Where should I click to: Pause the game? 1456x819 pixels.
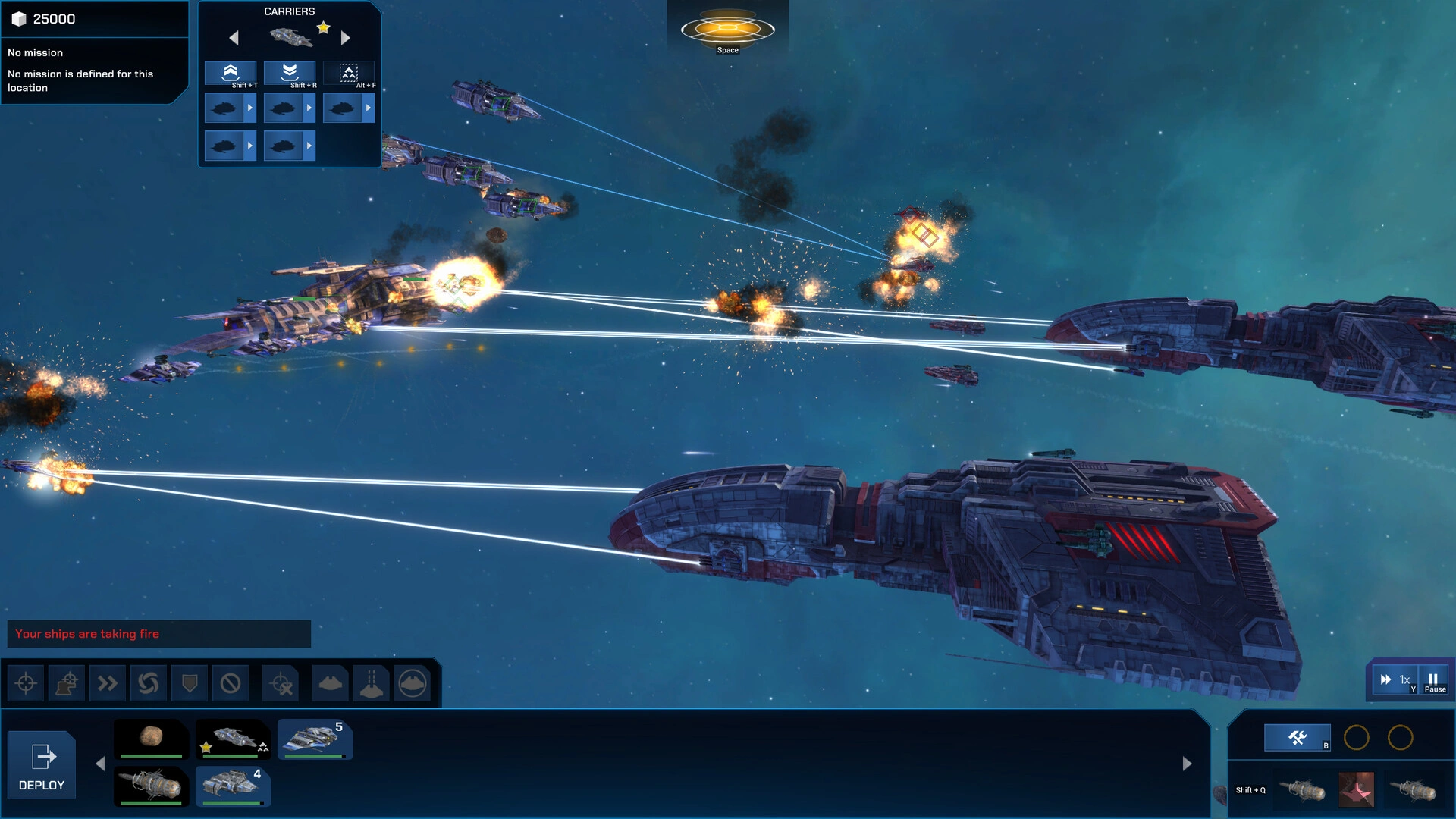tap(1433, 679)
